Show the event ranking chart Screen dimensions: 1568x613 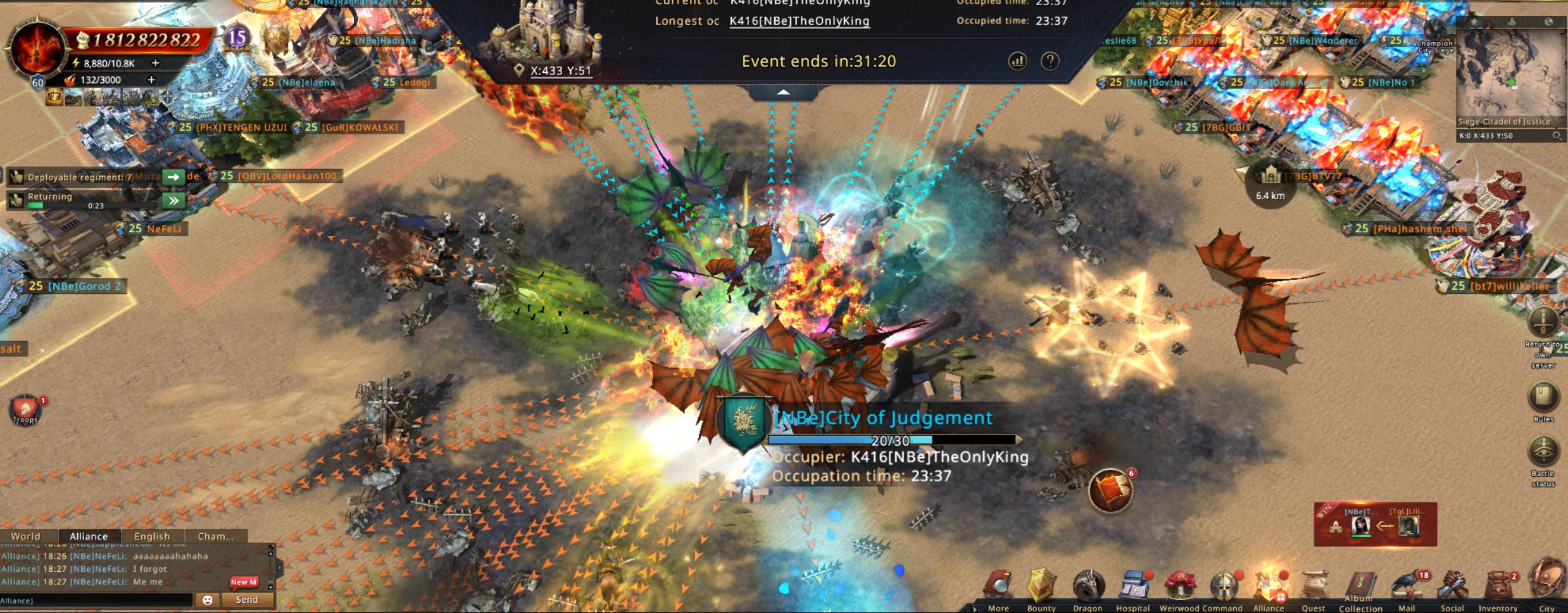tap(1017, 61)
